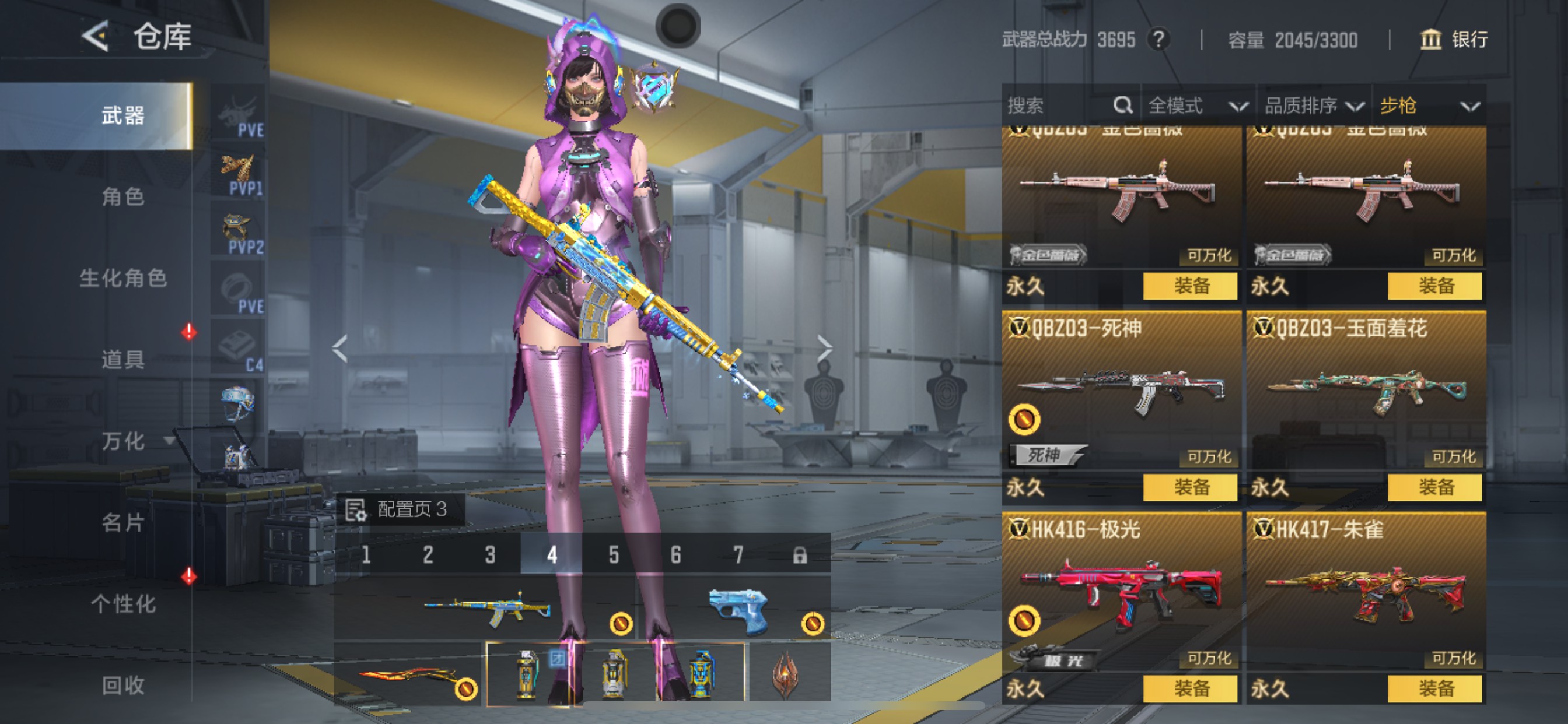
Task: Equip the HK416-极光 rifle
Action: (x=1190, y=688)
